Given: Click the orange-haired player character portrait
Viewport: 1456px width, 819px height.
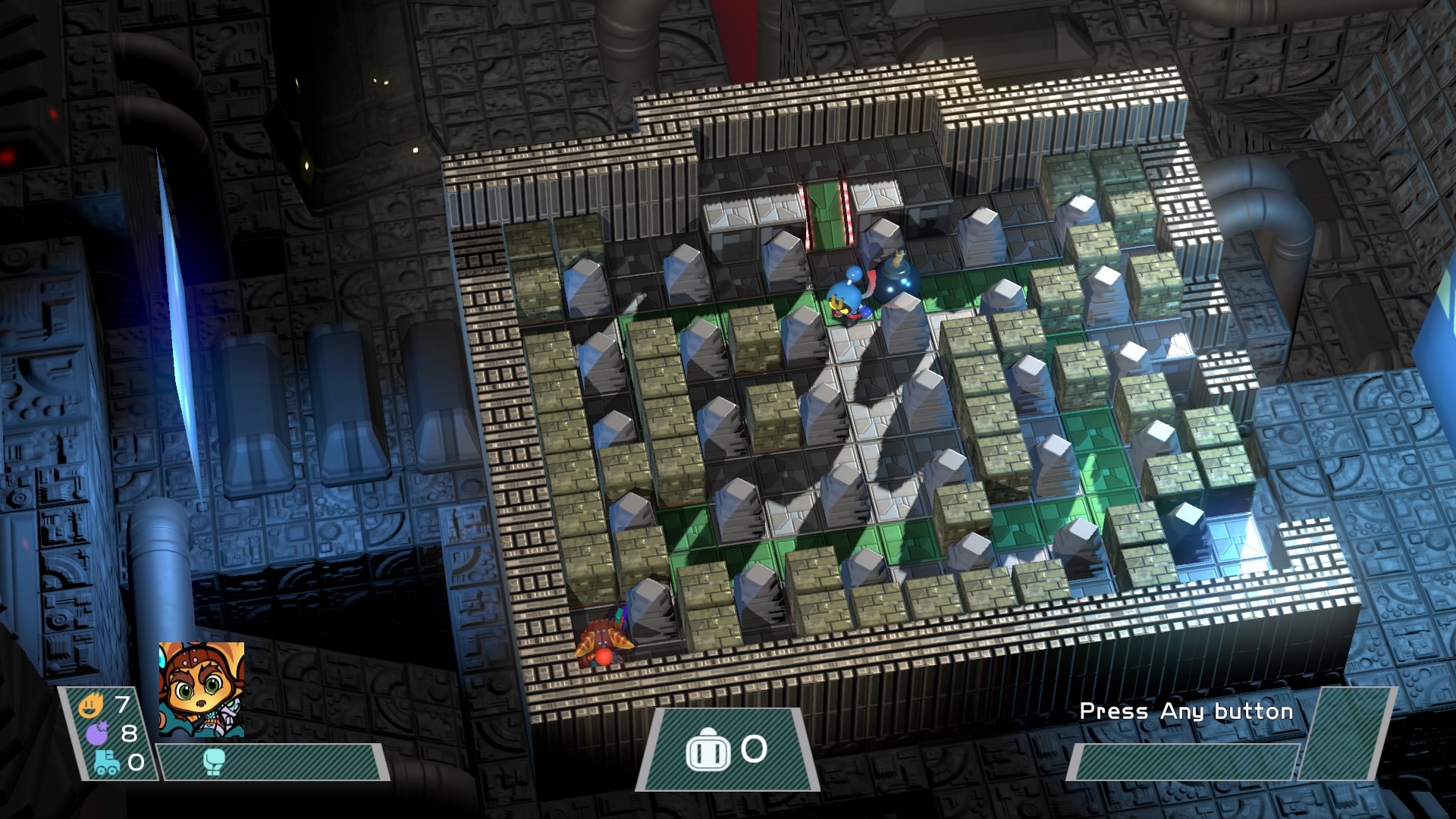Looking at the screenshot, I should [x=202, y=689].
